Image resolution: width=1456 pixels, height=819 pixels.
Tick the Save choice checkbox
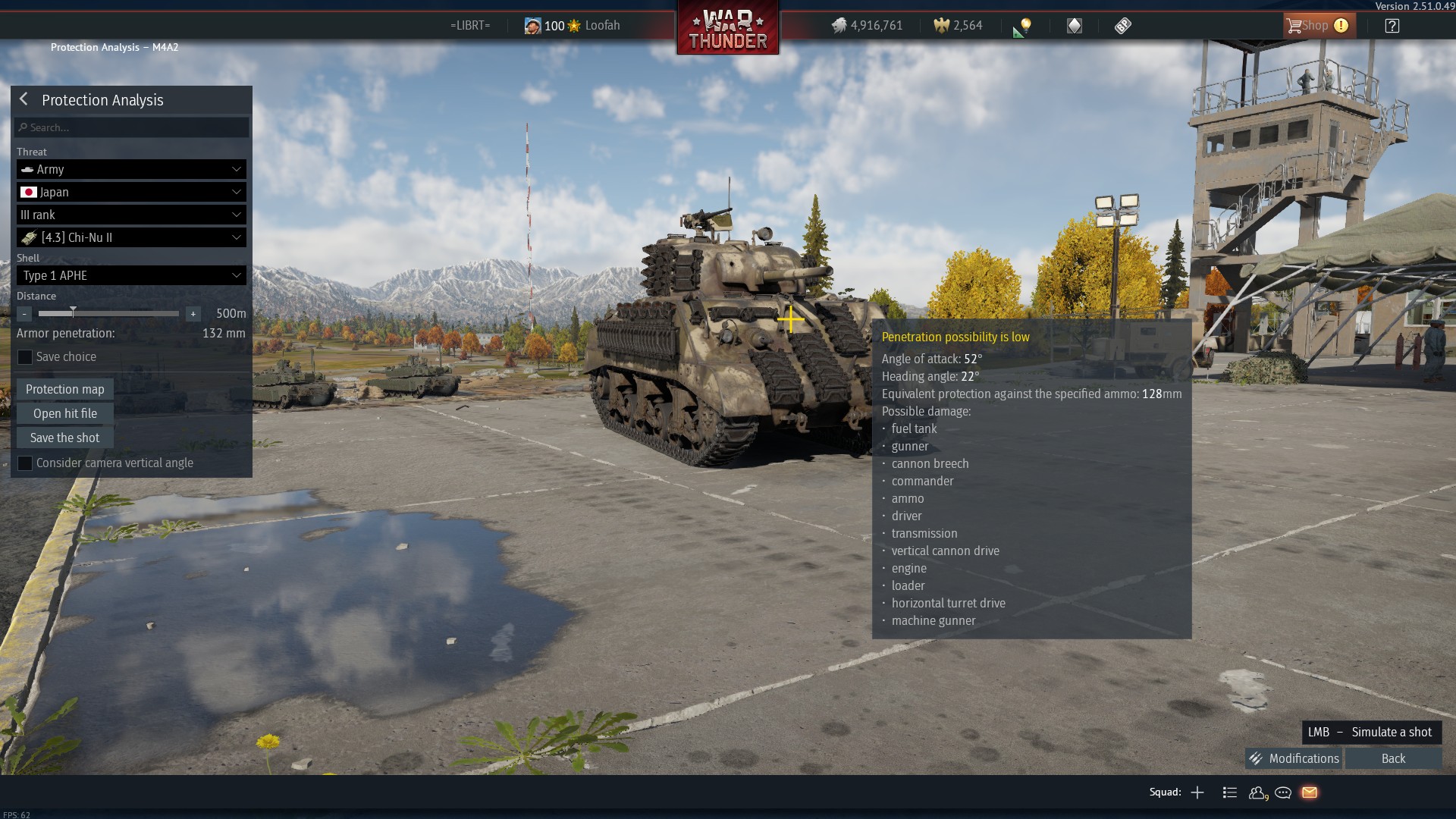pos(25,357)
